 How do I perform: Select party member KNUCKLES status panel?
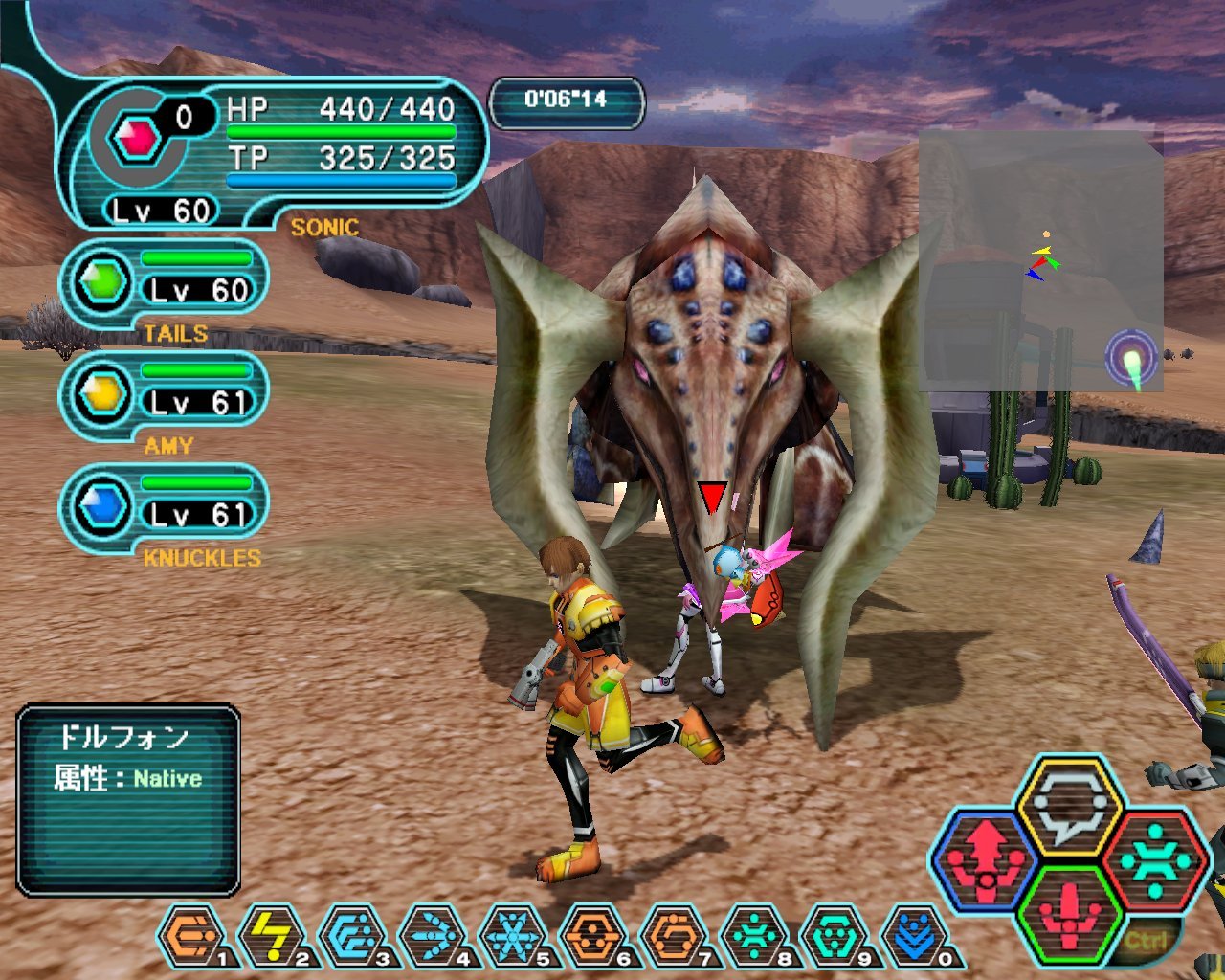tap(165, 508)
